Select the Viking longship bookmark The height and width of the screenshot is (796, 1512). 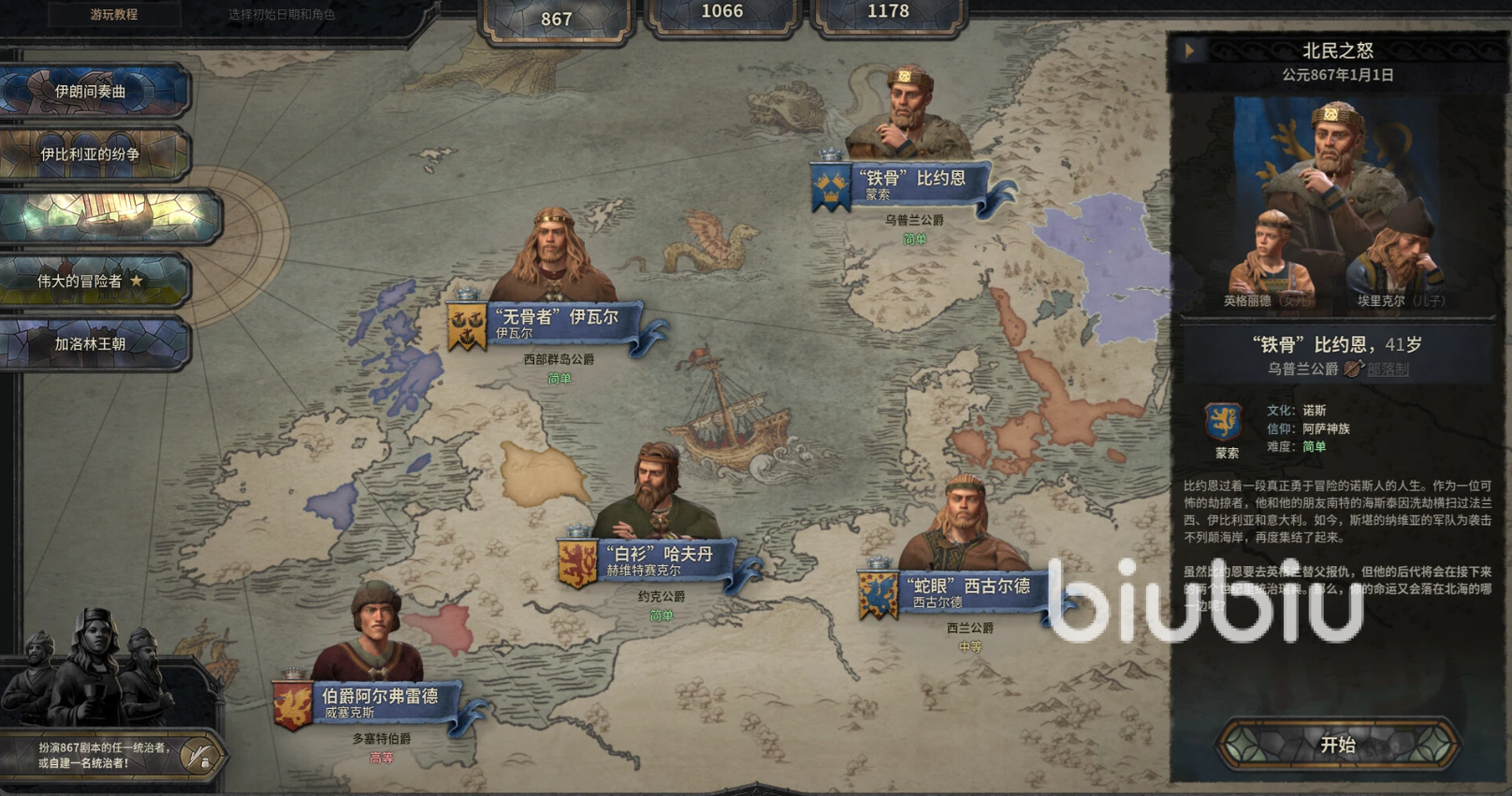110,216
